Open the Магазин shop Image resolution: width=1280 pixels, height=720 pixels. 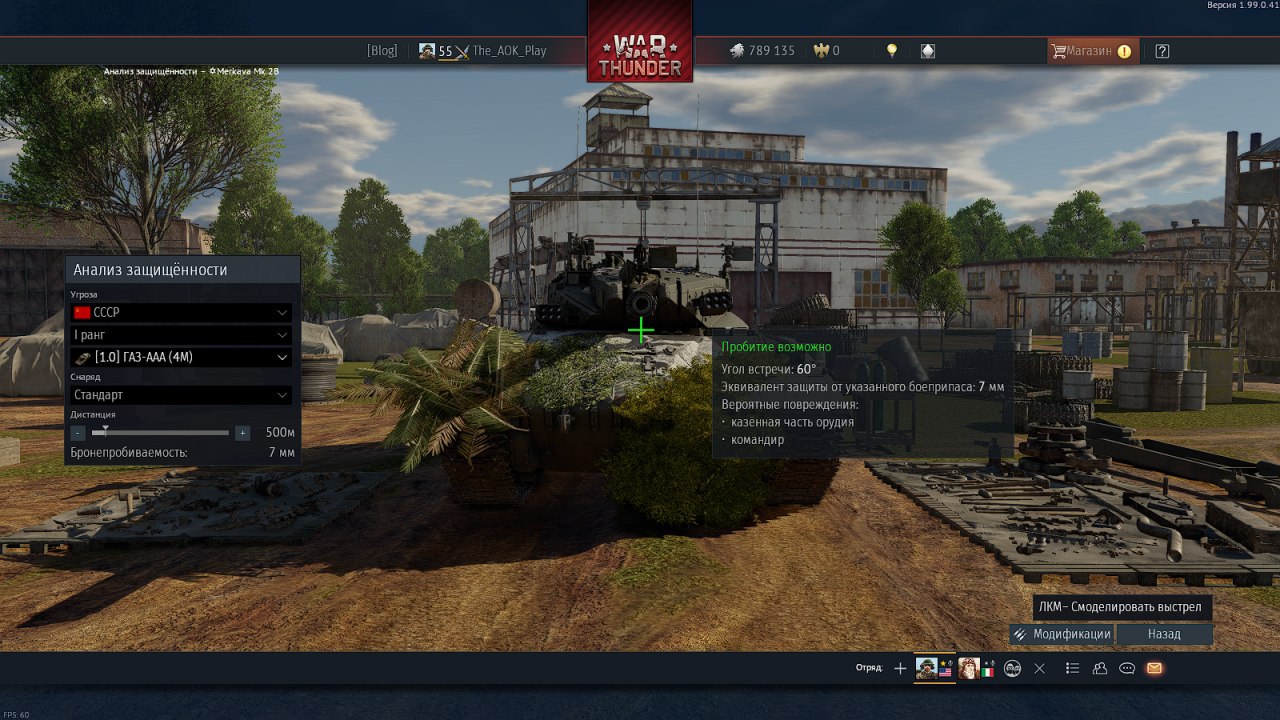(1090, 51)
